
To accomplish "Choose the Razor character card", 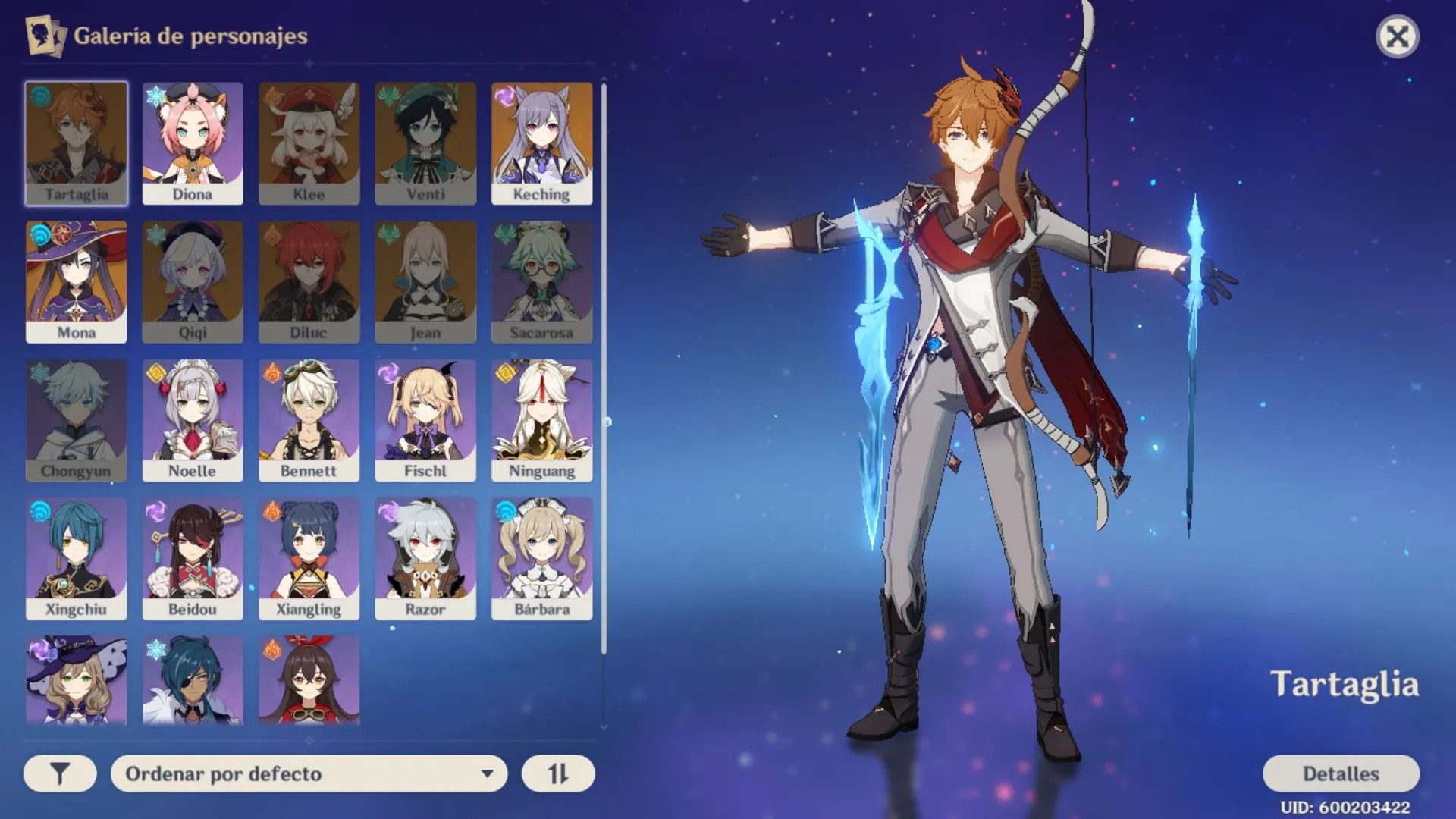I will point(425,558).
